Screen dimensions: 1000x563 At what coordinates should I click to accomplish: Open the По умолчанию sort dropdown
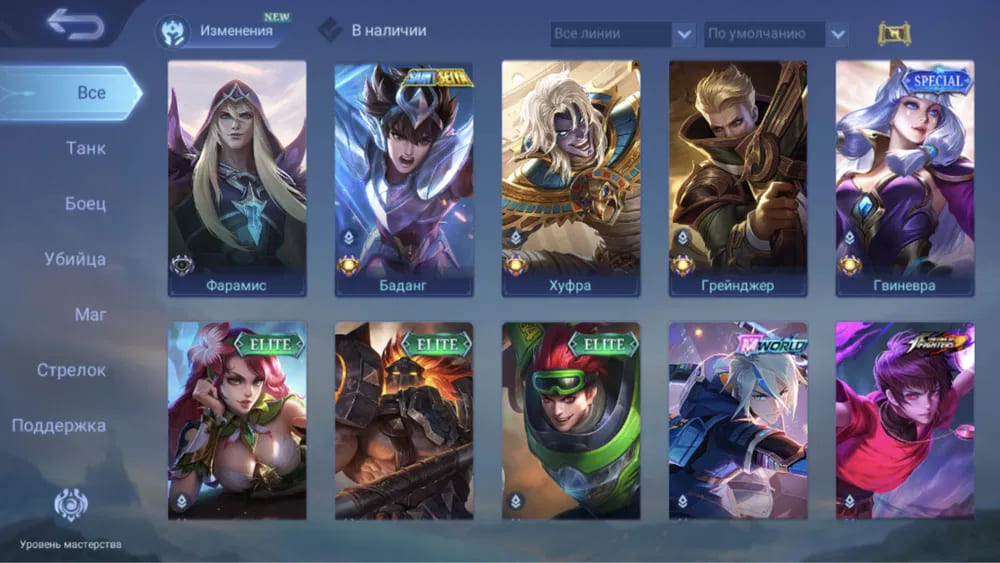777,34
